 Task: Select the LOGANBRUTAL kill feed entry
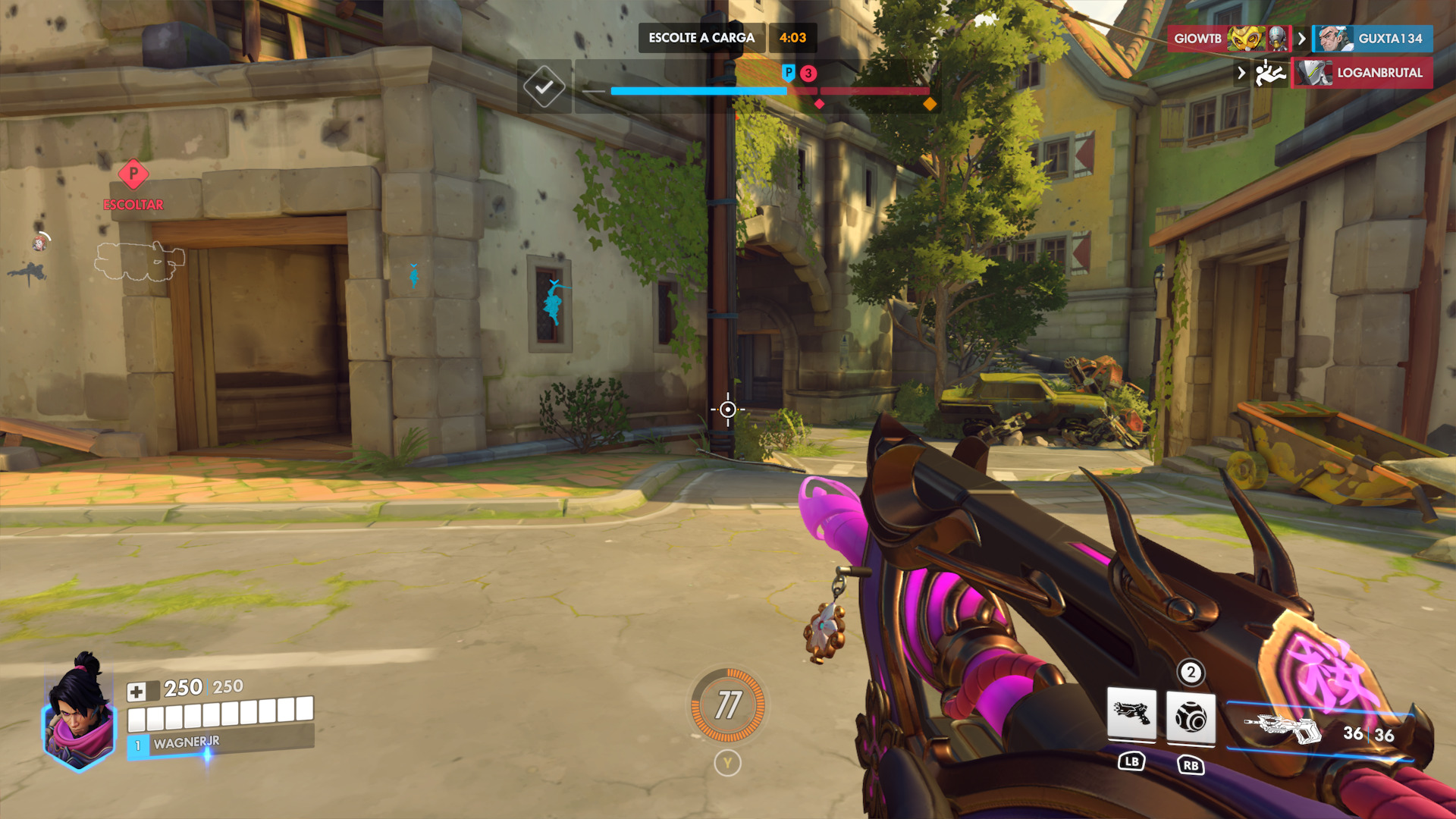click(x=1379, y=73)
